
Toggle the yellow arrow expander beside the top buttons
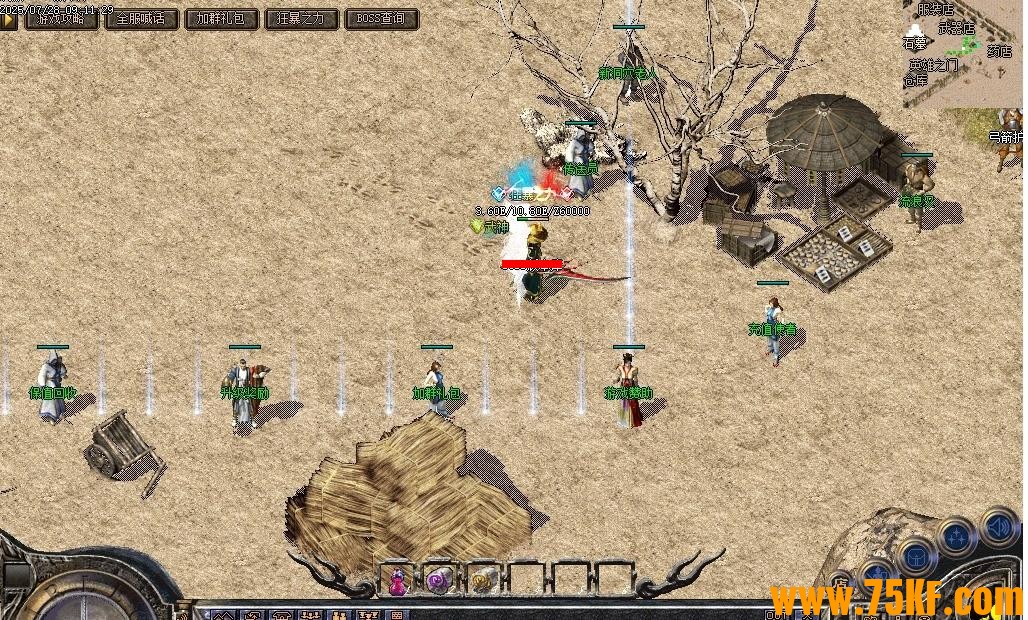pyautogui.click(x=9, y=19)
